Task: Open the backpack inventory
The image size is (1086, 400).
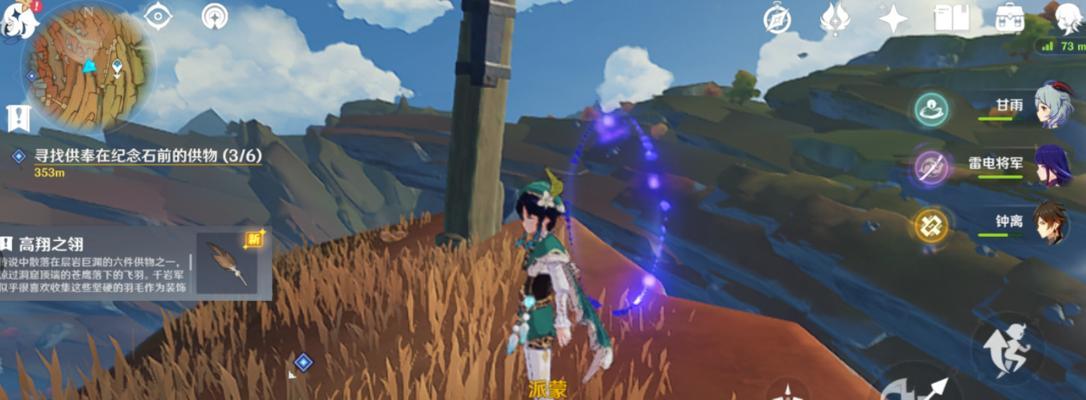Action: coord(1011,17)
